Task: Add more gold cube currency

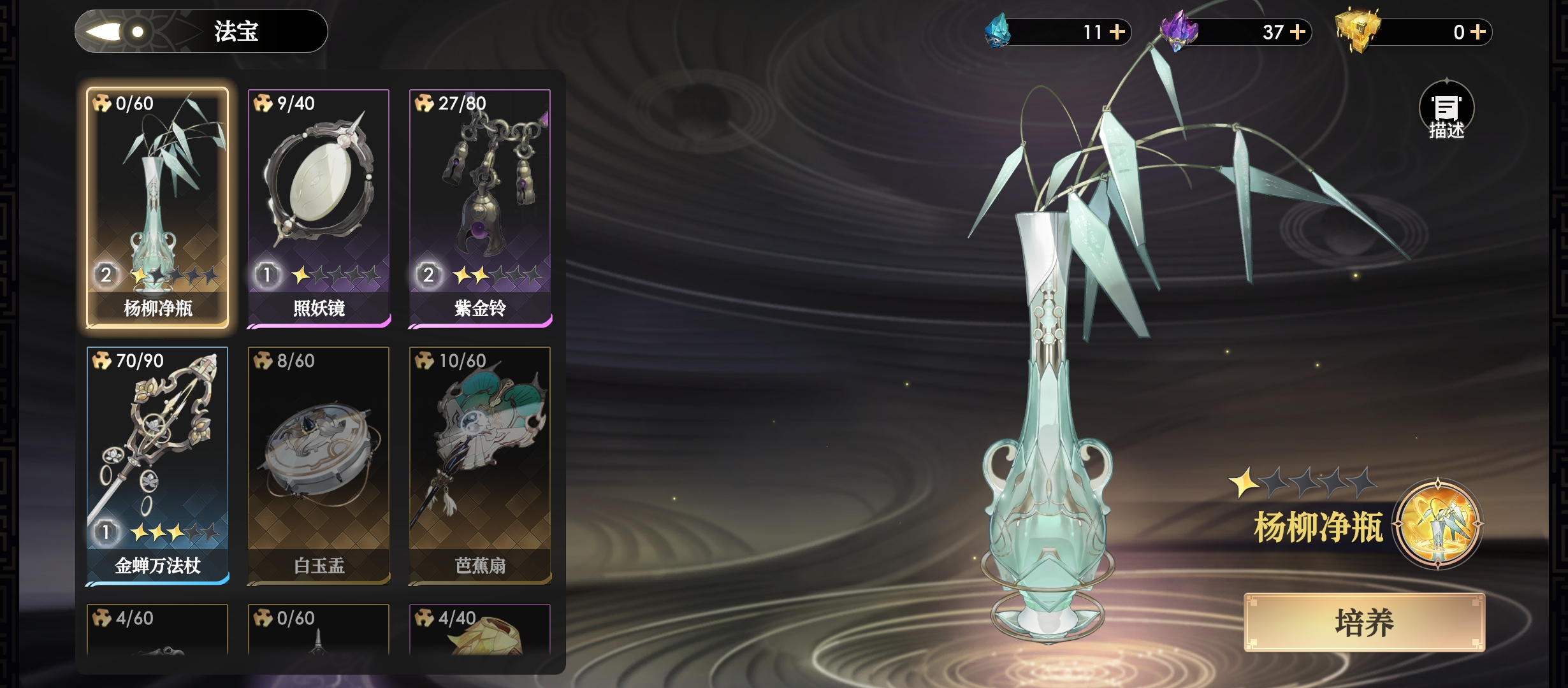Action: click(1478, 32)
